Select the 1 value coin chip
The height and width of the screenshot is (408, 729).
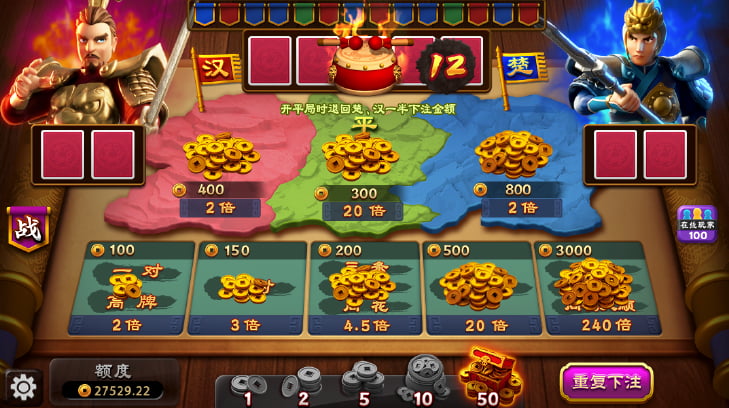point(246,387)
